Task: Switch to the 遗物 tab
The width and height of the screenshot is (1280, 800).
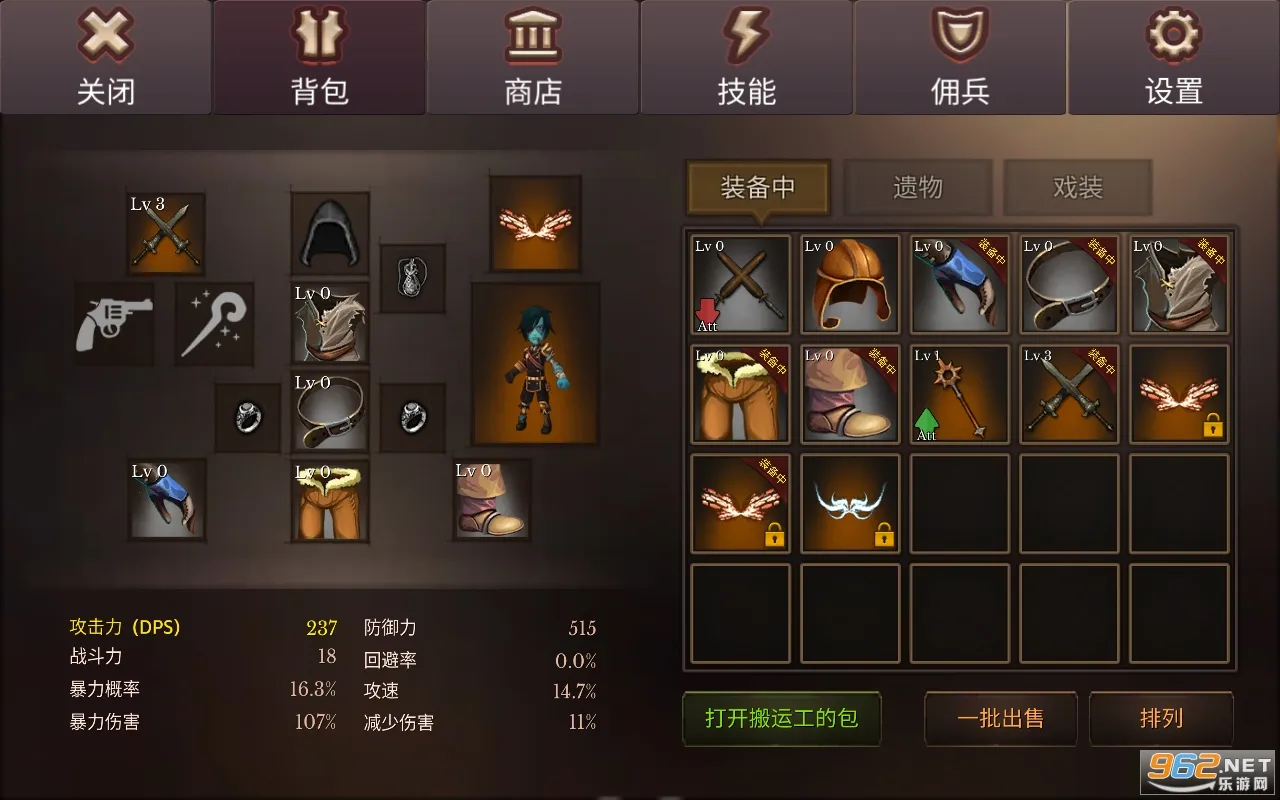Action: [917, 187]
